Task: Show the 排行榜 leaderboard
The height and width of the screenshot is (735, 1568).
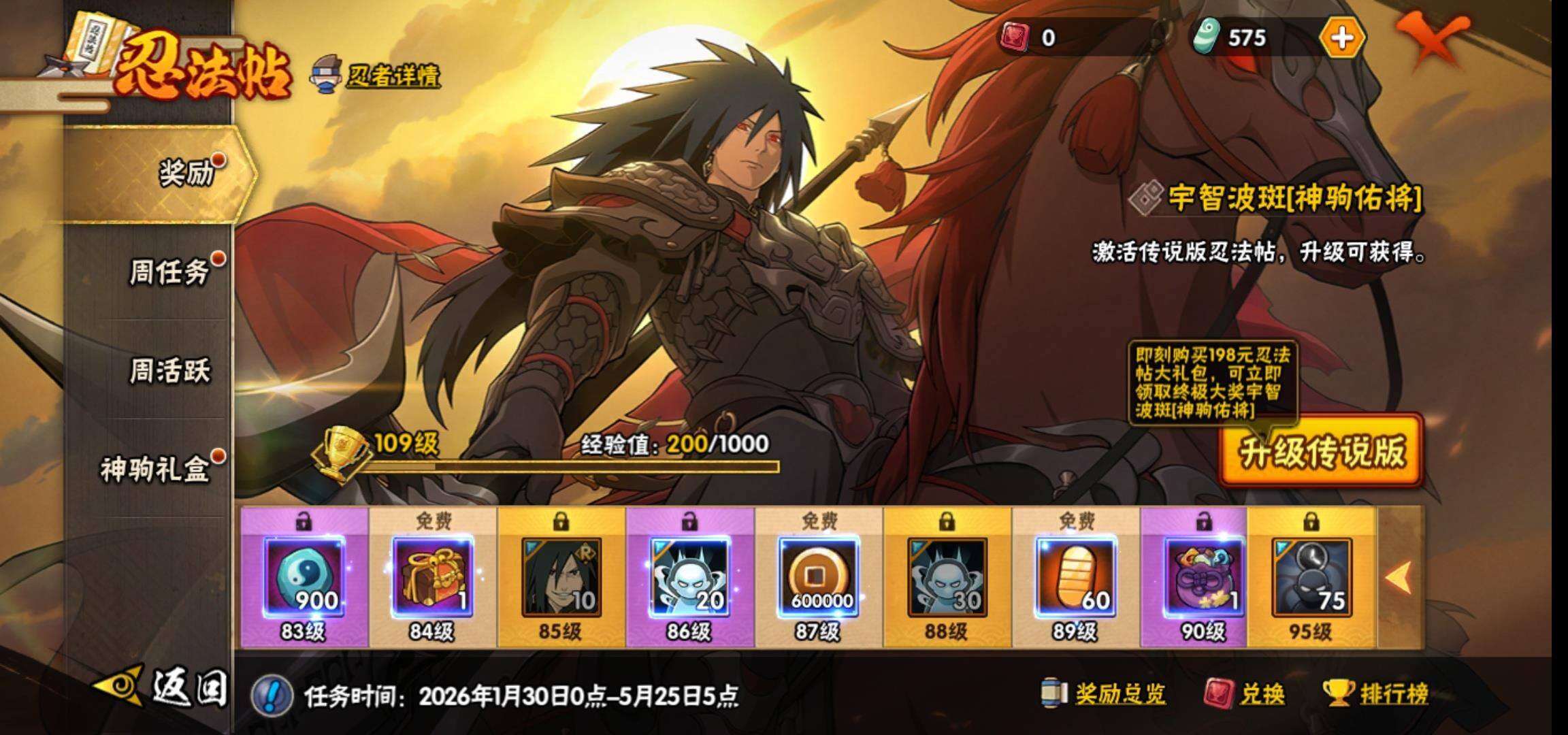Action: click(x=1376, y=694)
